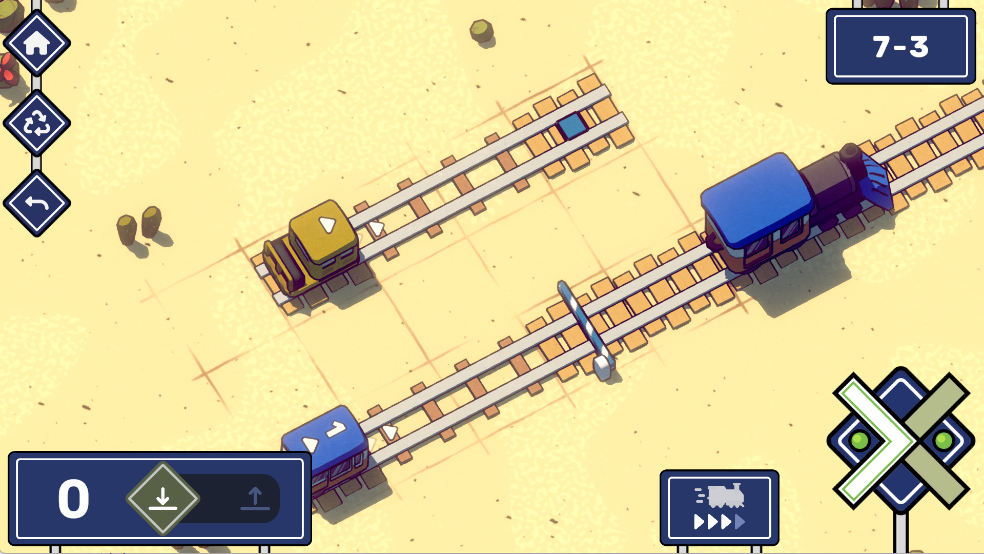Undo the last move
Screen dimensions: 984x554
[x=37, y=203]
